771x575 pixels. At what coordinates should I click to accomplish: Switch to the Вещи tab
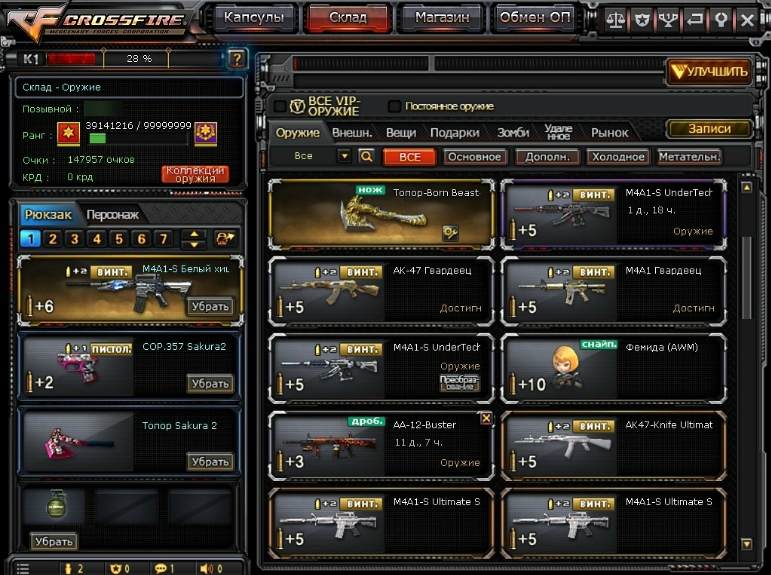[401, 132]
